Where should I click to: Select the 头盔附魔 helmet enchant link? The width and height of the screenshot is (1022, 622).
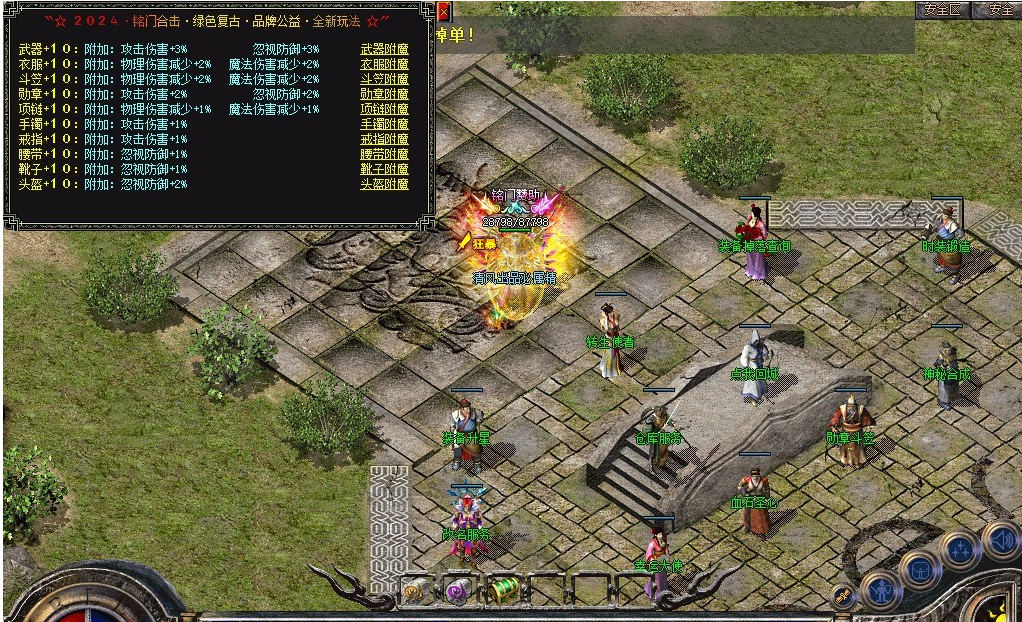point(384,184)
